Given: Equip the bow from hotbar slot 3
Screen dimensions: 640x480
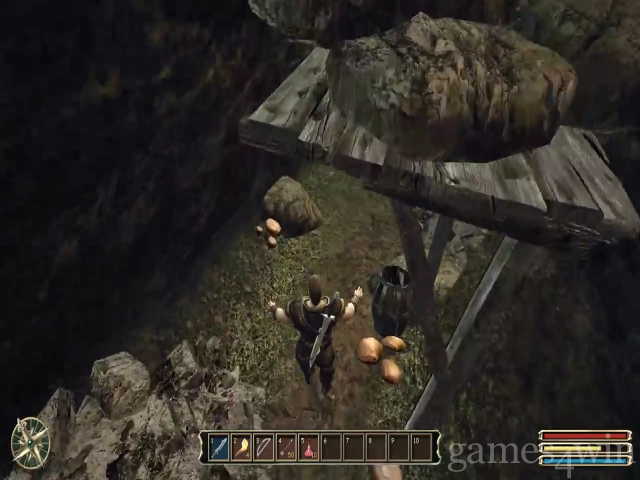Looking at the screenshot, I should [264, 447].
